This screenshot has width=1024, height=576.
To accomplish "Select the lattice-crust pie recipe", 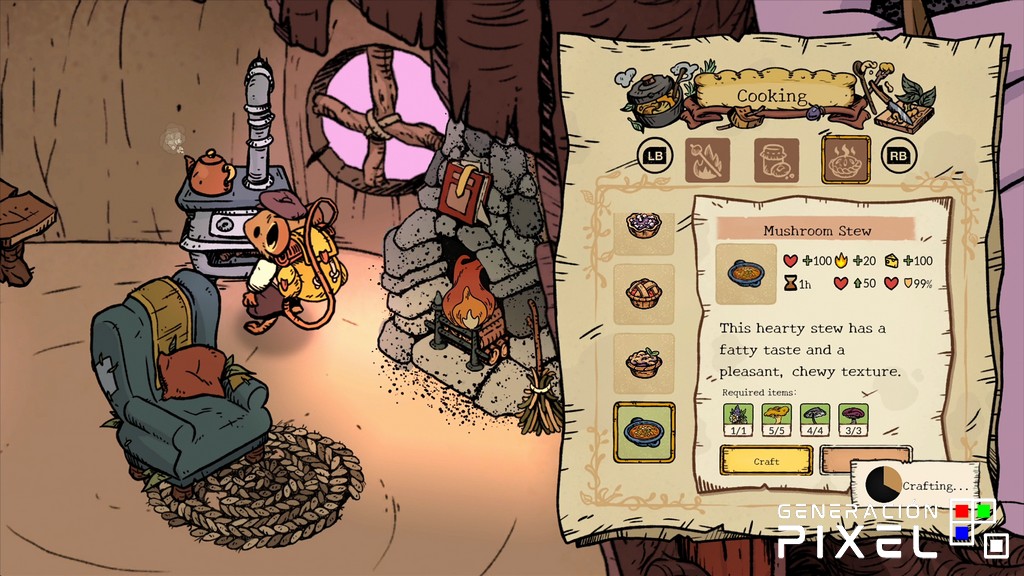I will pos(645,293).
